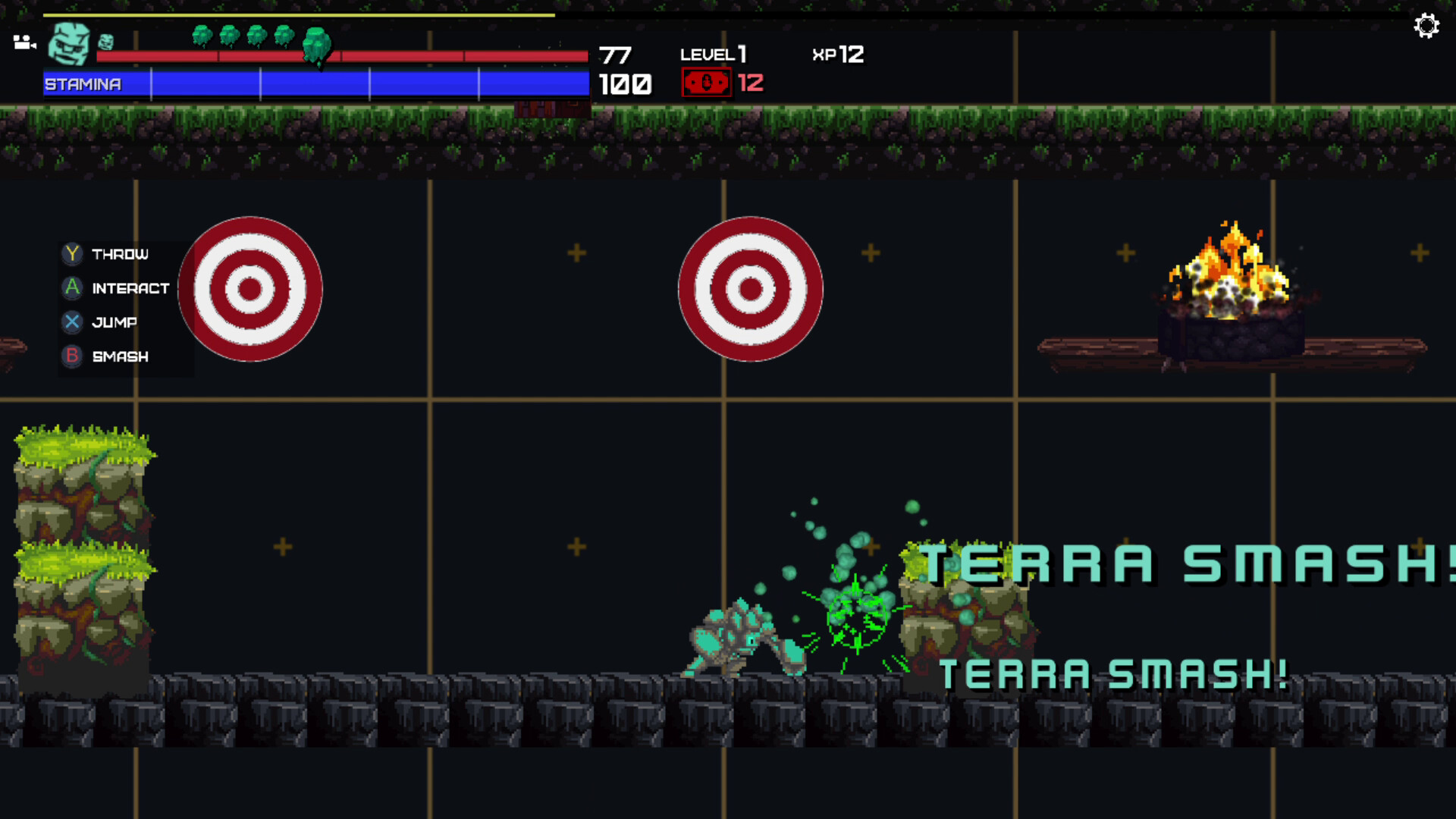Viewport: 1456px width, 819px height.
Task: Click the left bullseye target
Action: coord(250,288)
